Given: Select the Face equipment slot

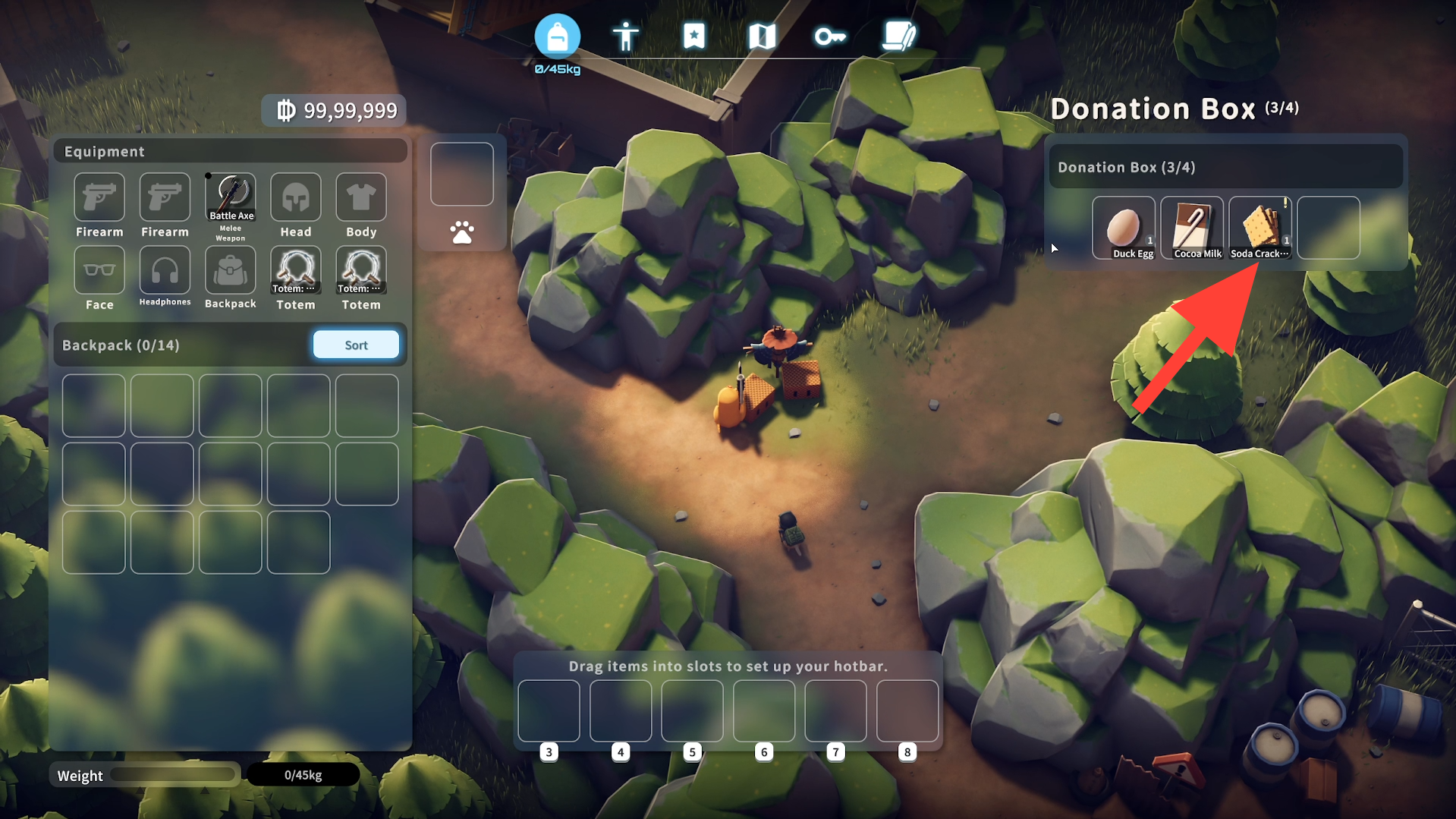Looking at the screenshot, I should pyautogui.click(x=99, y=270).
